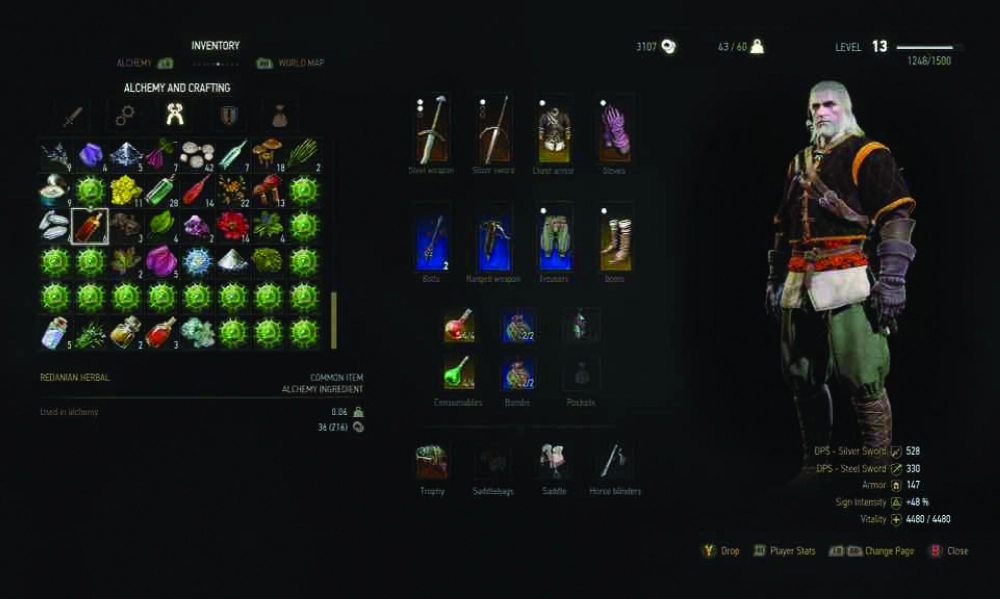This screenshot has width=1000, height=599.
Task: Open the alchemy and crafting pliers tab
Action: [177, 116]
